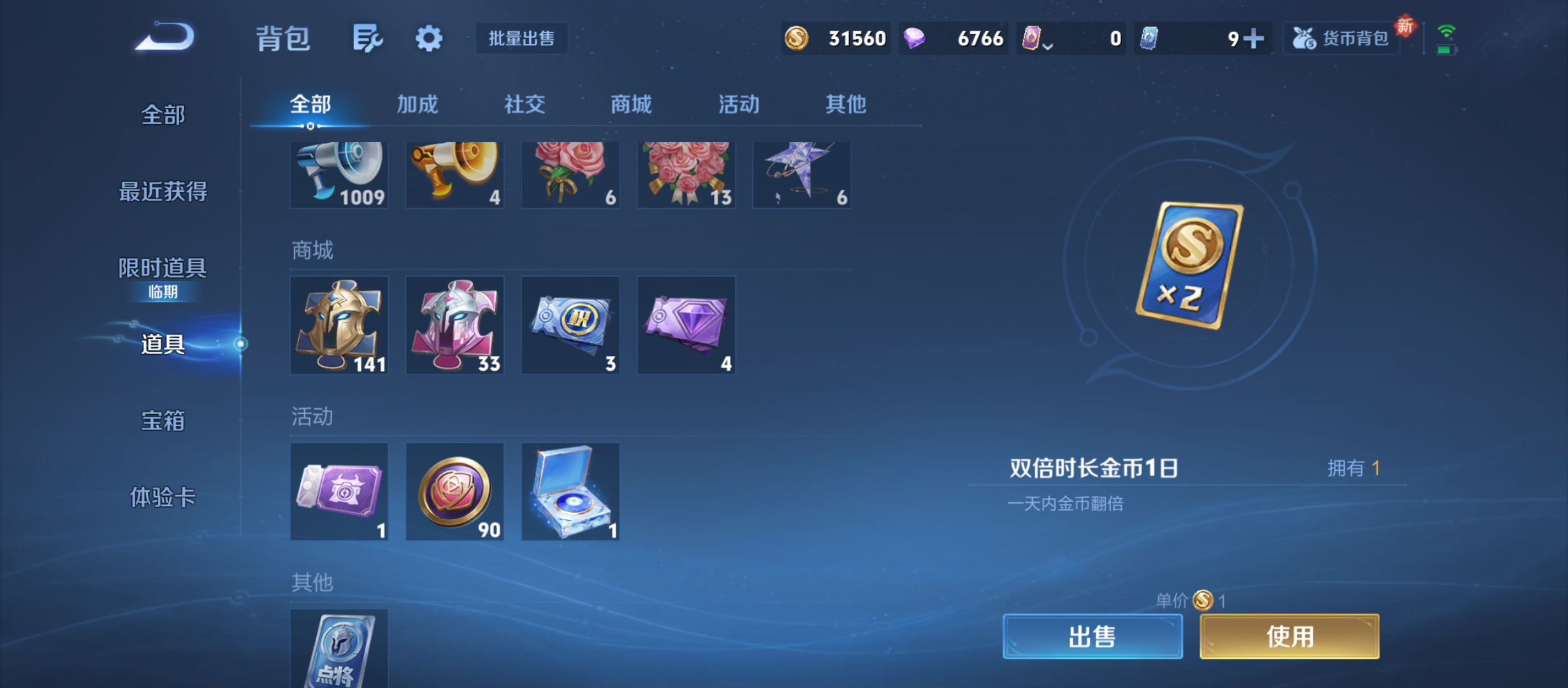The width and height of the screenshot is (1568, 688).
Task: Select the rose bouquet item with count 13
Action: (686, 174)
